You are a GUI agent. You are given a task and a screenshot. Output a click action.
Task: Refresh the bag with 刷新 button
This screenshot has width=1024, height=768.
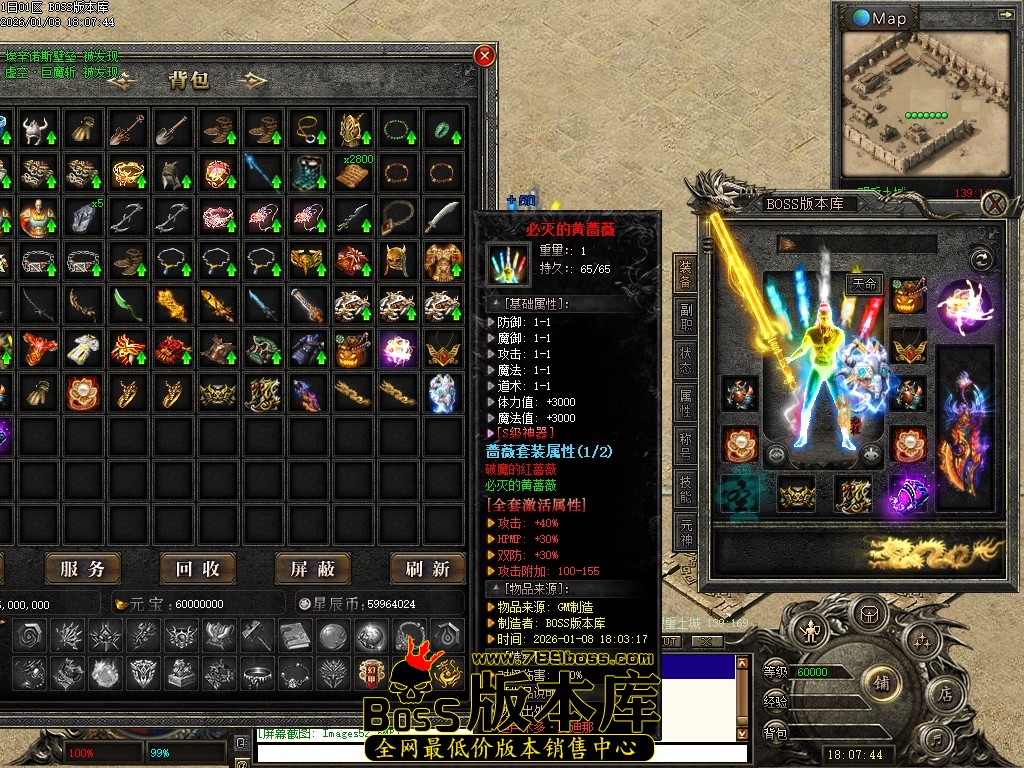[x=427, y=569]
